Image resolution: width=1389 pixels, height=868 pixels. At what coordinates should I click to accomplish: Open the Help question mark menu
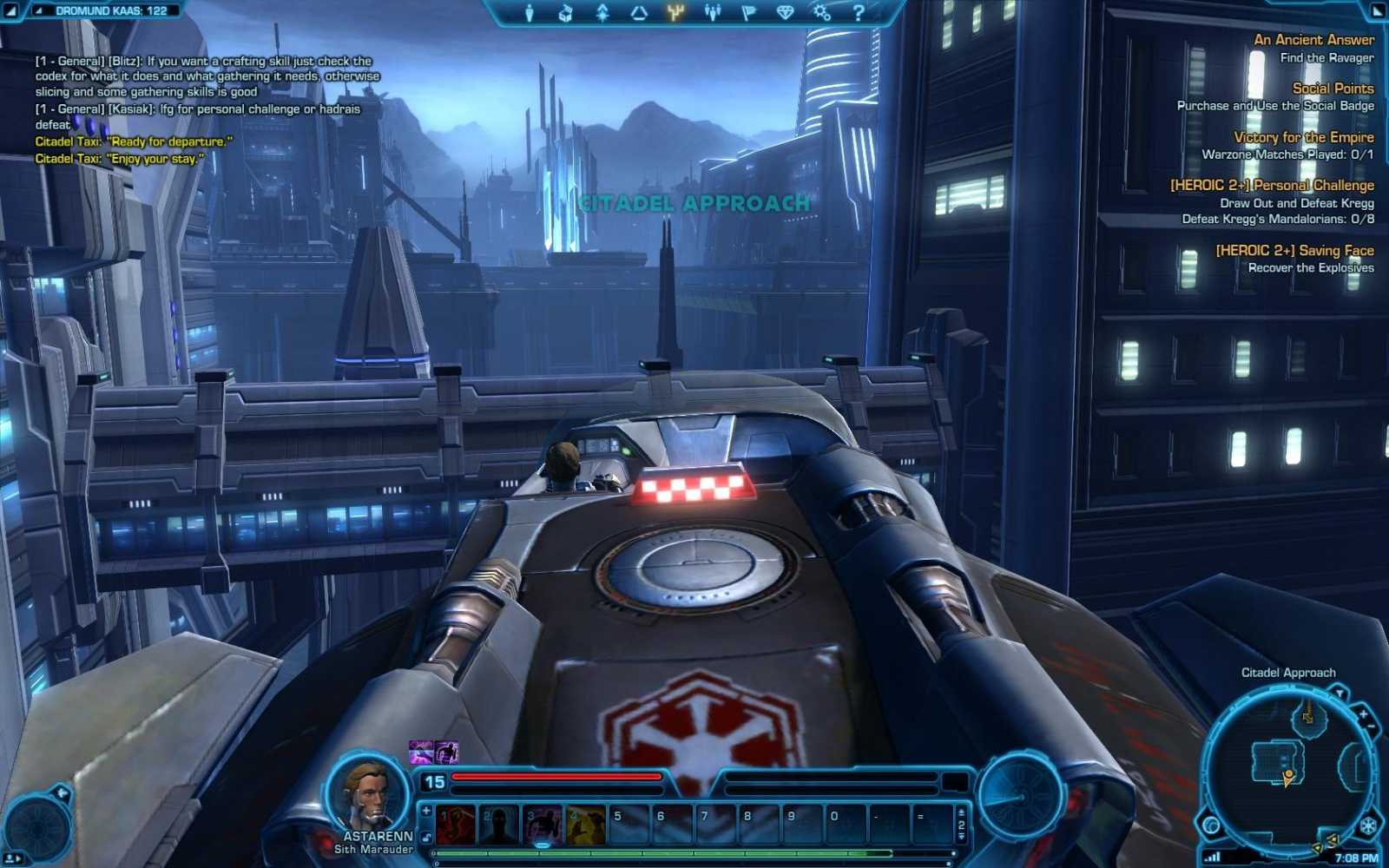point(859,12)
